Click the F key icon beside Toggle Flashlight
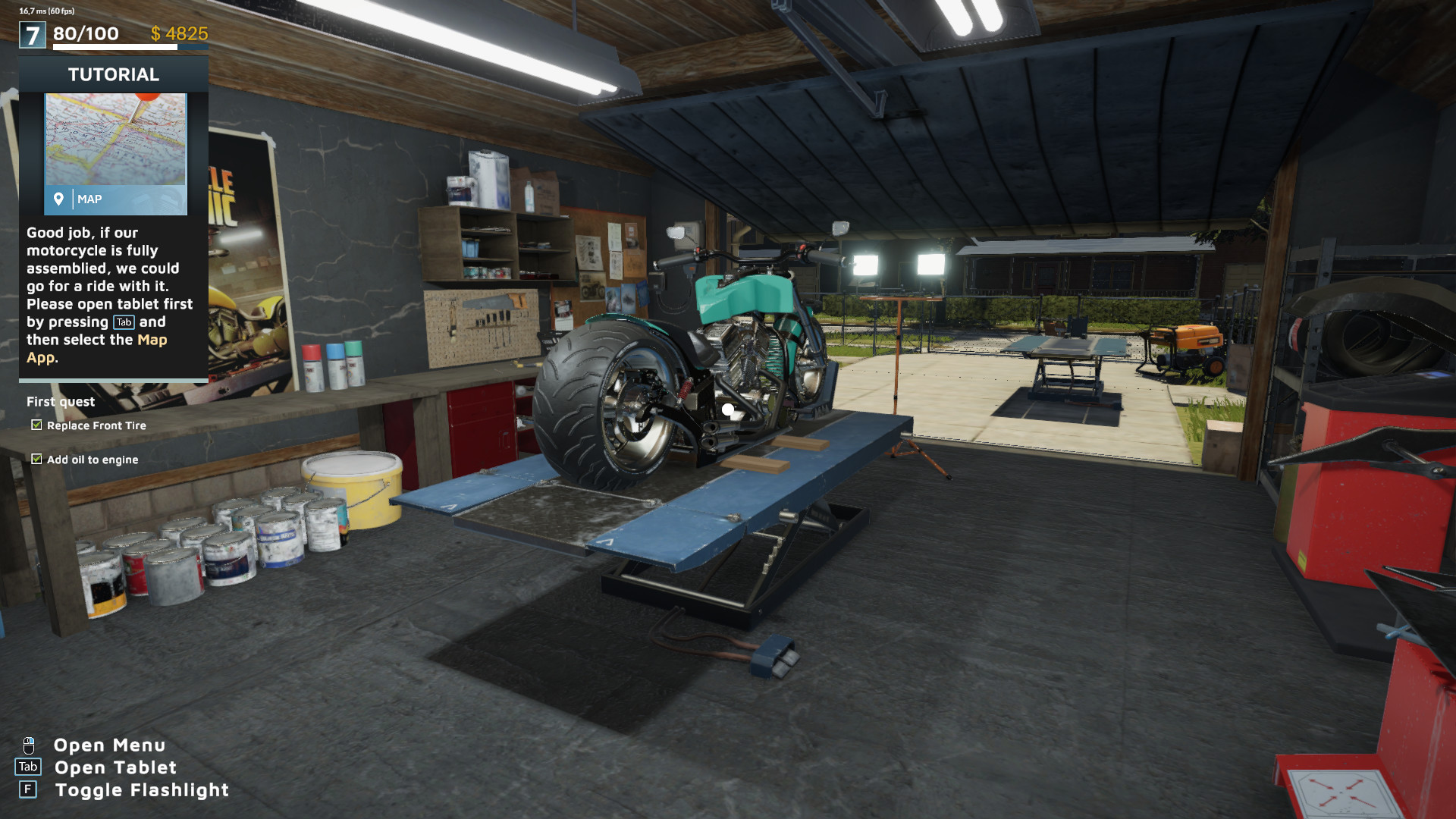Viewport: 1456px width, 819px height. coord(29,789)
